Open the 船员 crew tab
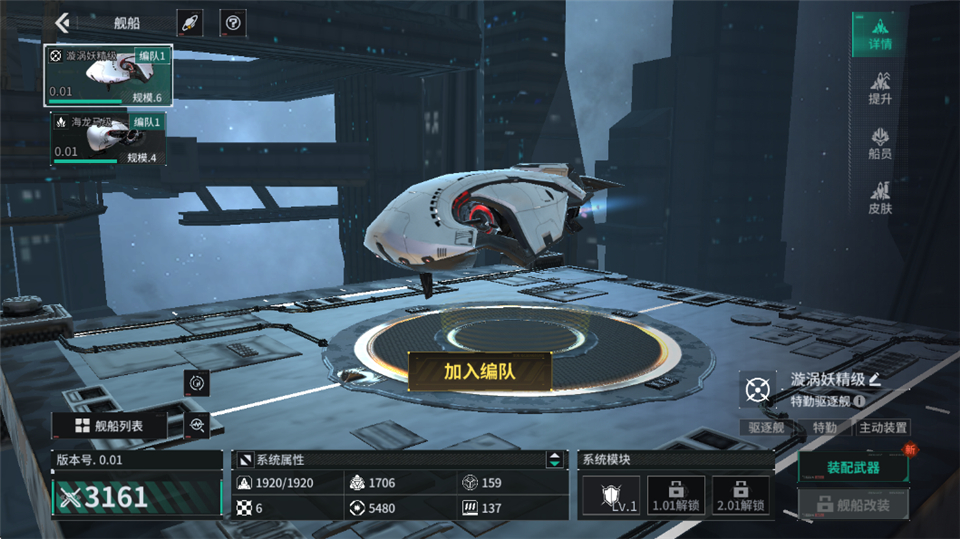 click(879, 144)
